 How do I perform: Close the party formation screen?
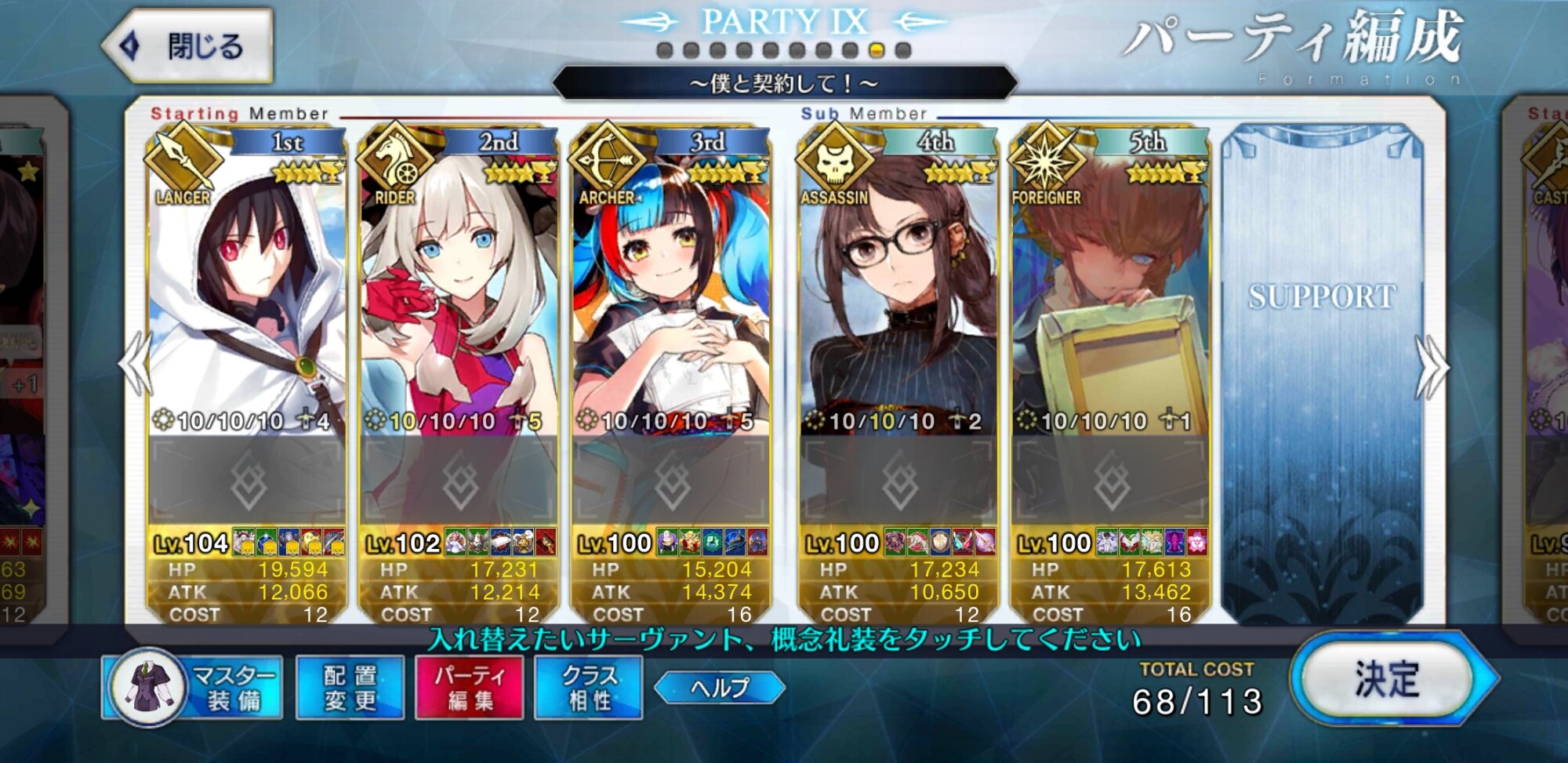(188, 46)
